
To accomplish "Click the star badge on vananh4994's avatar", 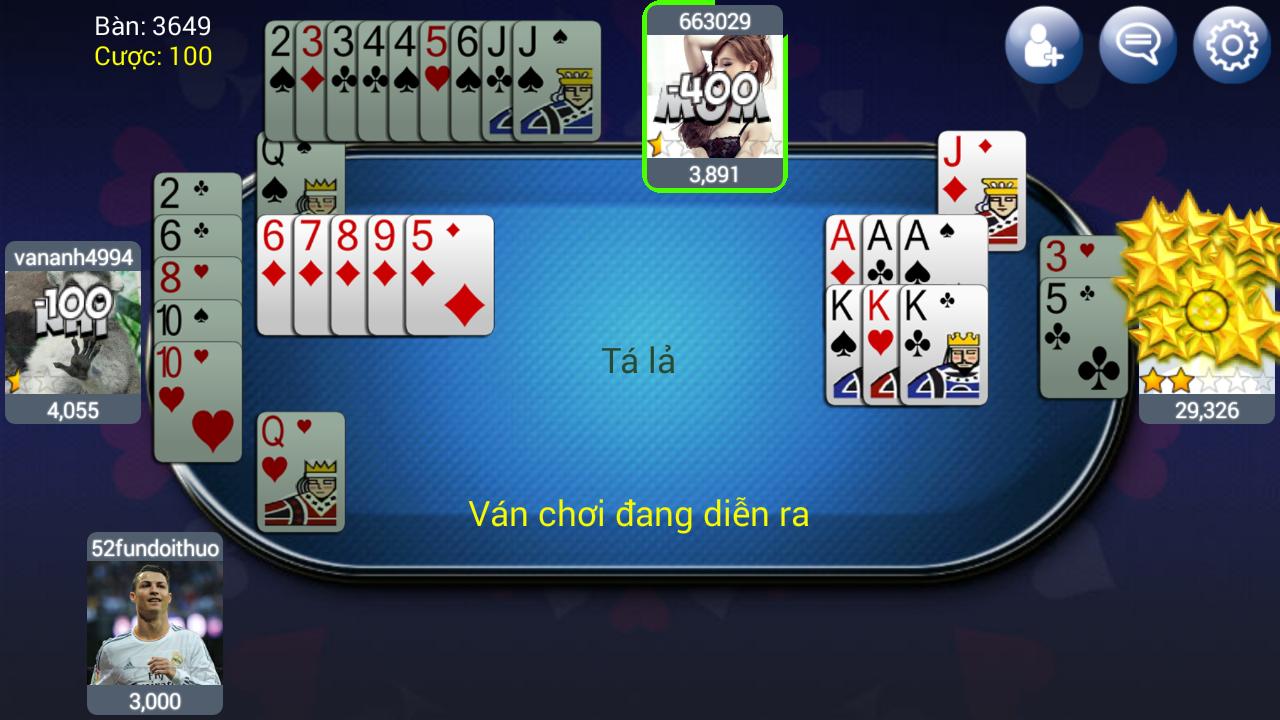I will click(12, 380).
